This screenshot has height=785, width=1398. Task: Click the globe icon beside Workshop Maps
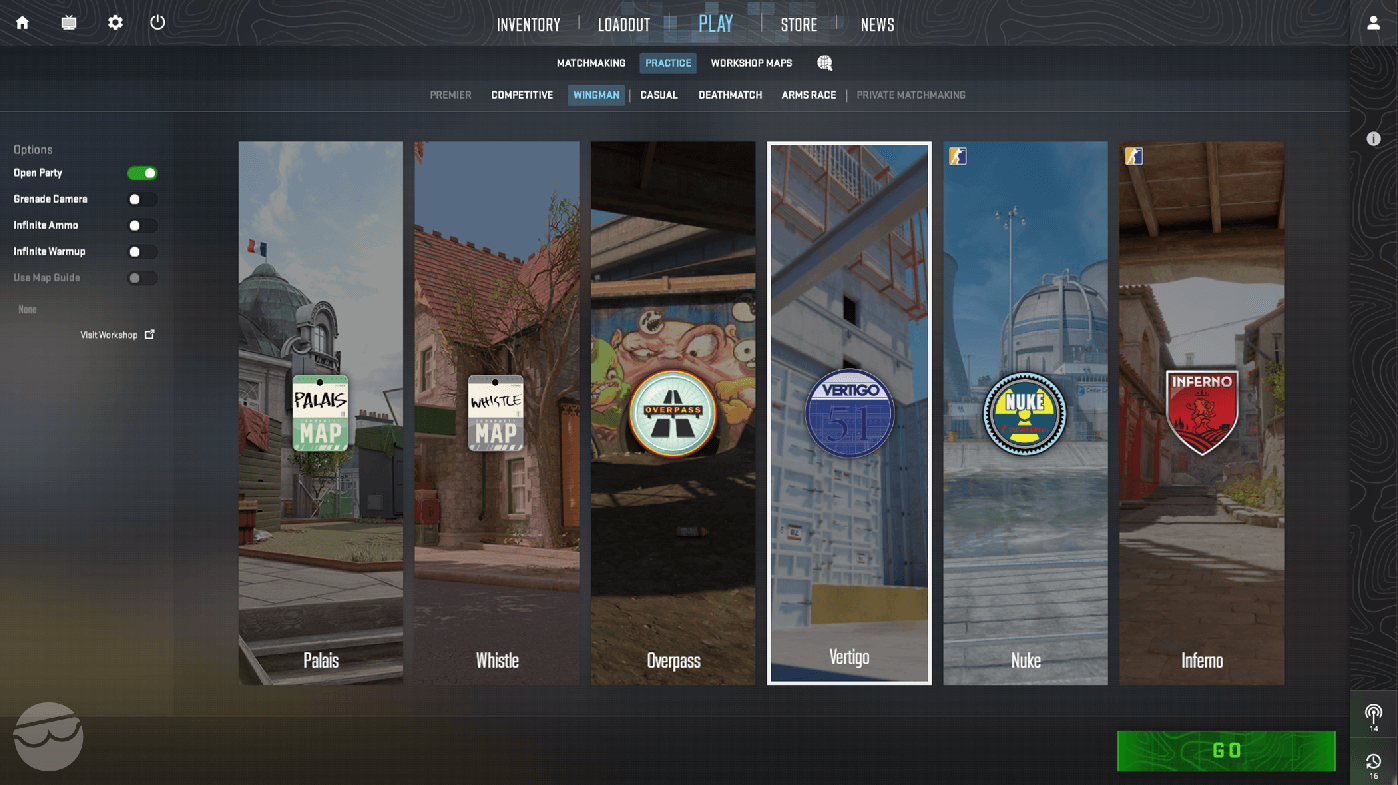(x=824, y=62)
